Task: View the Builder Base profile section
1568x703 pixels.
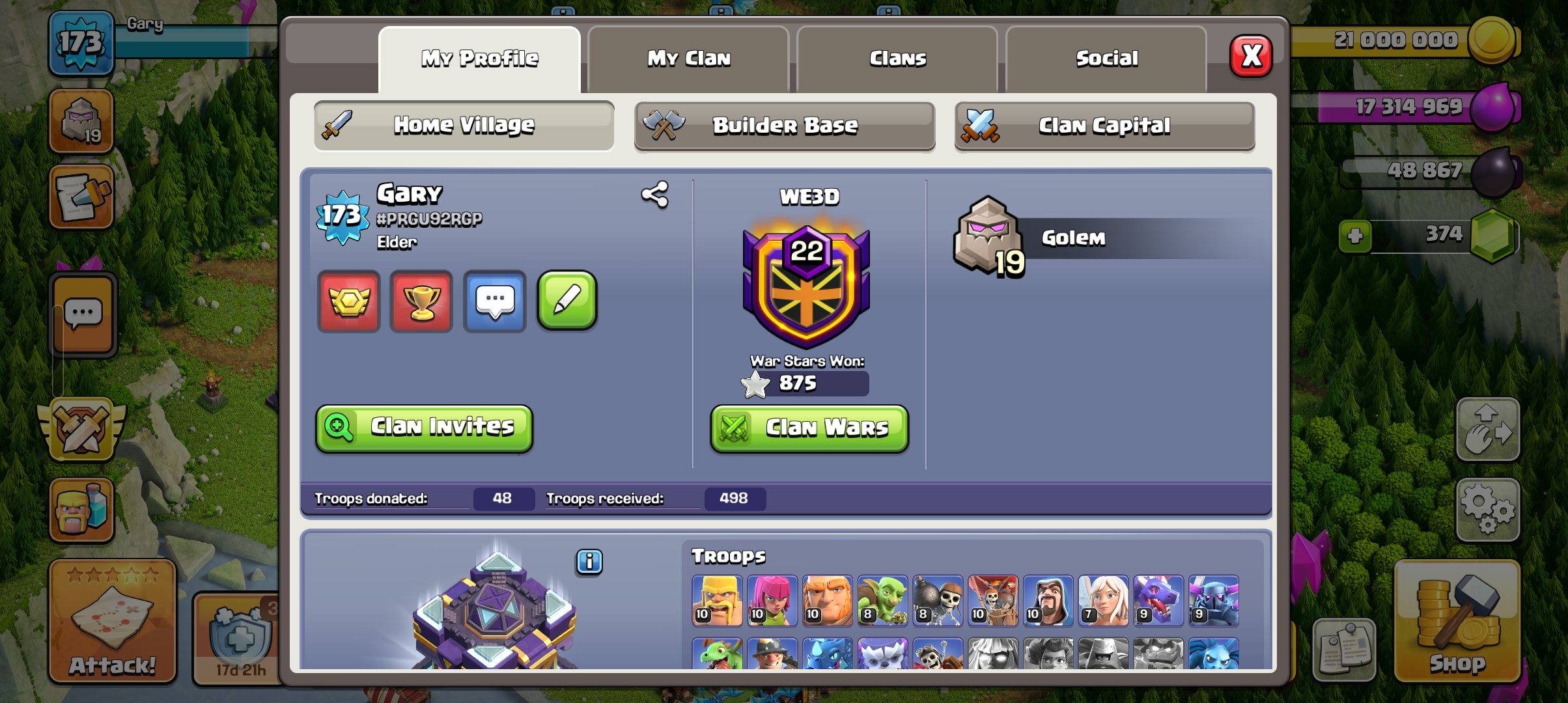Action: coord(784,126)
